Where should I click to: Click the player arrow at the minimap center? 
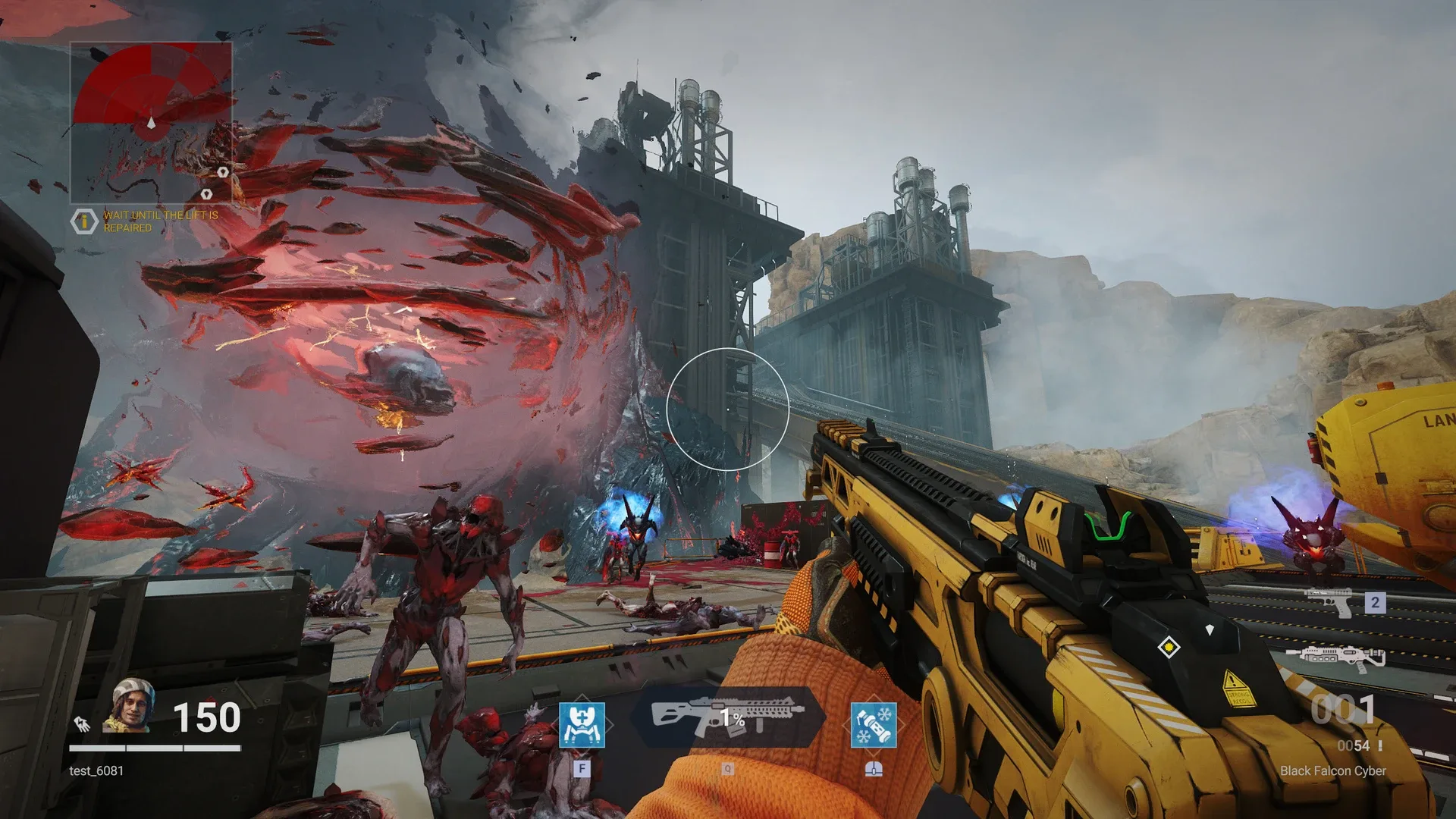pyautogui.click(x=151, y=123)
